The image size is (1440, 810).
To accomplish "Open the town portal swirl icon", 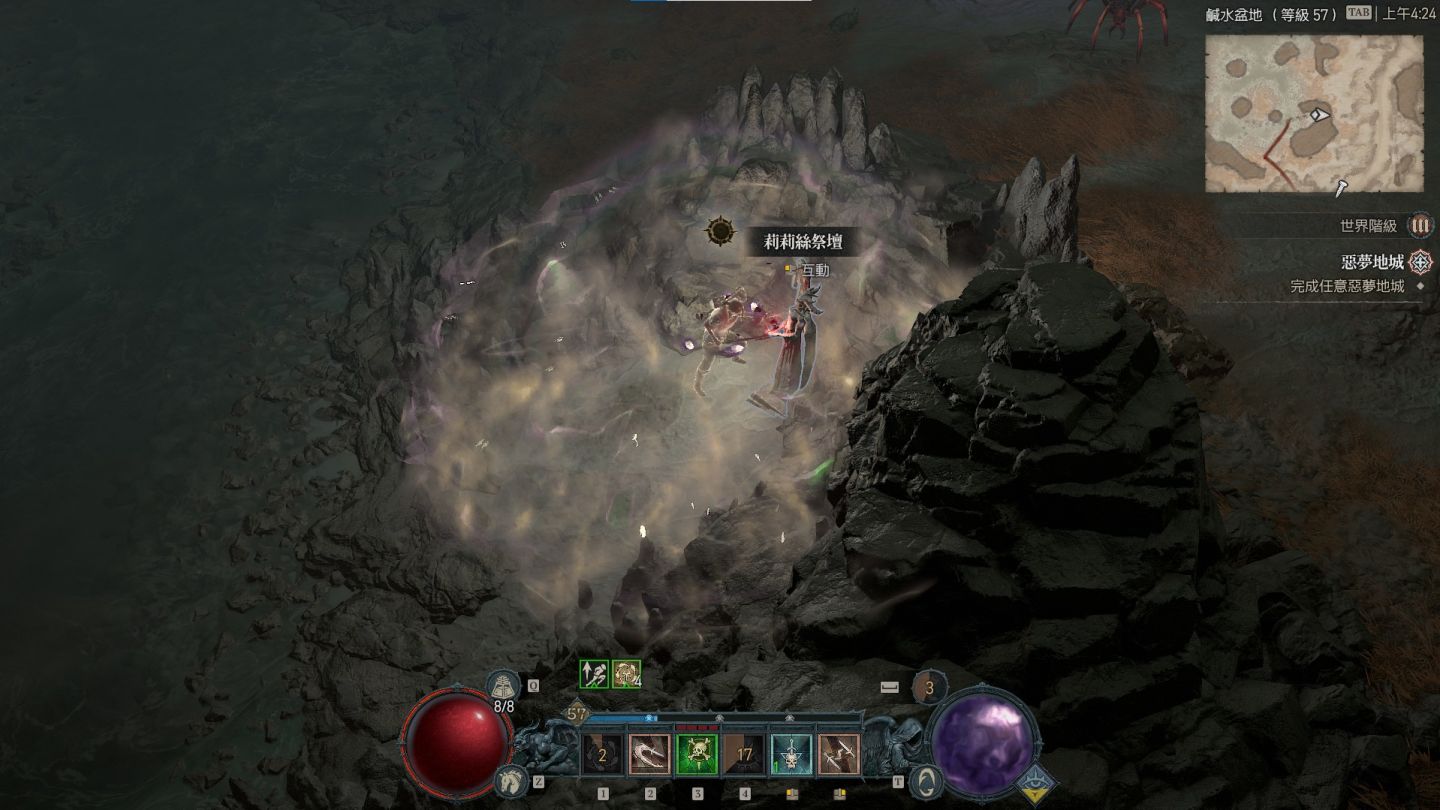I will pos(928,781).
